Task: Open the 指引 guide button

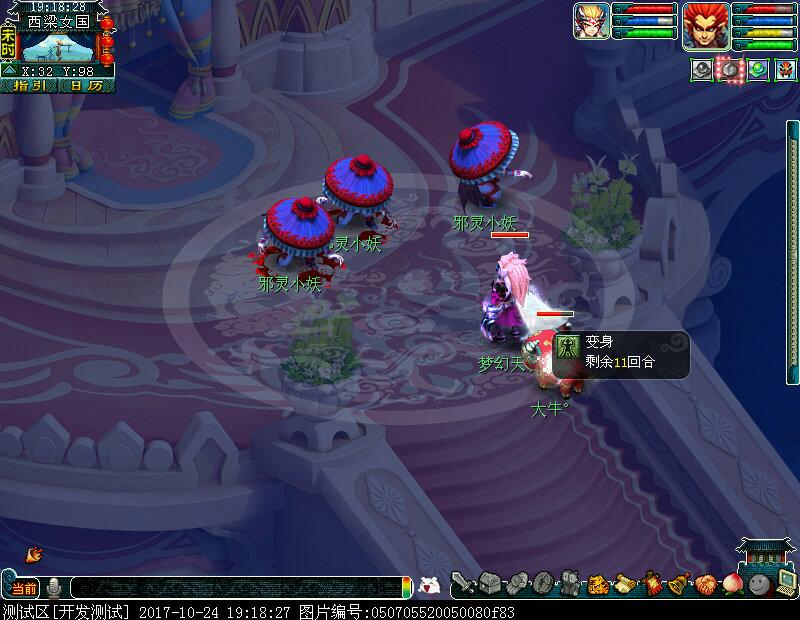Action: 30,86
